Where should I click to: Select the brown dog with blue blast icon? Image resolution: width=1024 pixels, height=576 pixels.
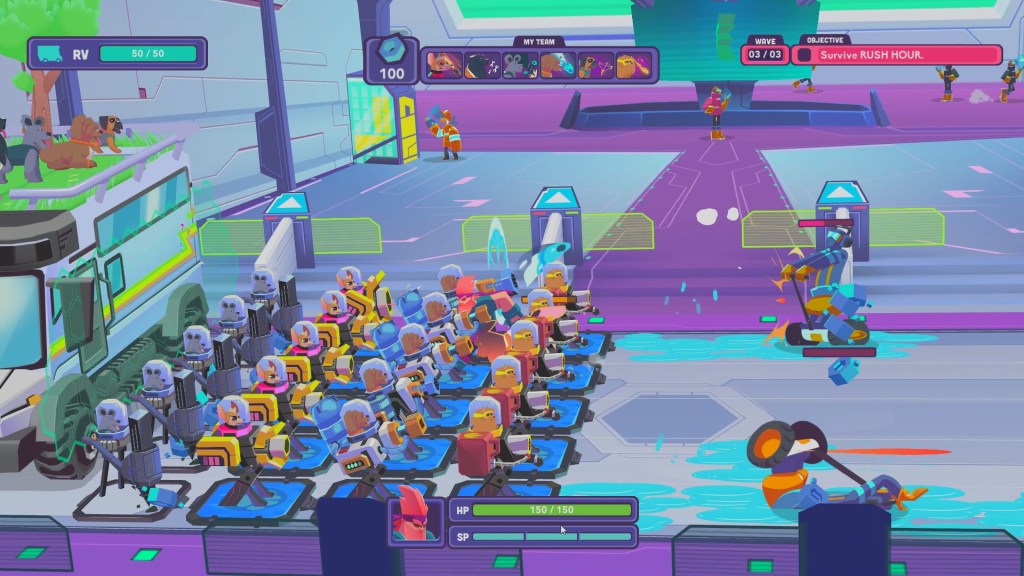tap(557, 66)
